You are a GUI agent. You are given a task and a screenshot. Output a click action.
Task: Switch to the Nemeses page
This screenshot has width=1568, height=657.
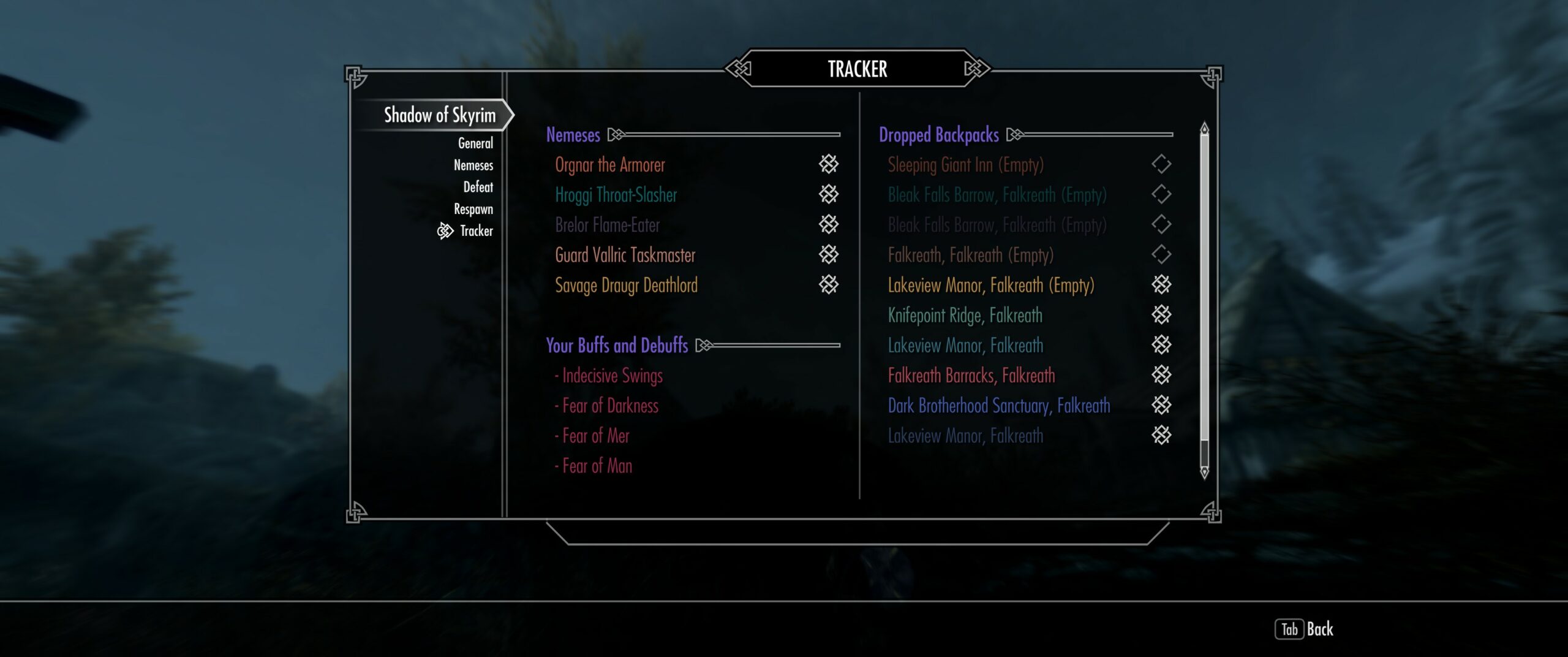[x=473, y=165]
